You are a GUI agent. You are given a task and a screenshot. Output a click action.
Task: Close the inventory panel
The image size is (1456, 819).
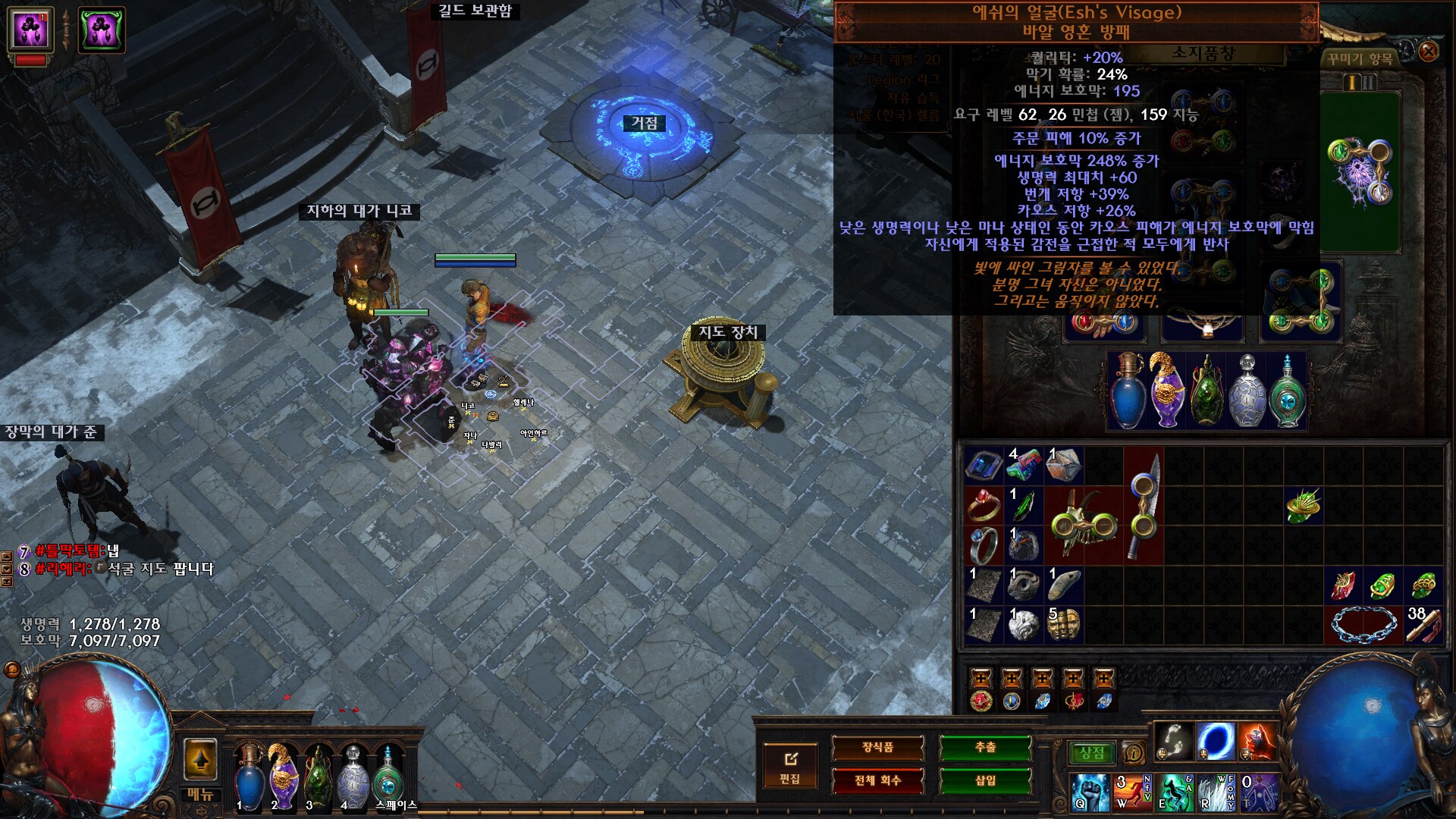1428,52
